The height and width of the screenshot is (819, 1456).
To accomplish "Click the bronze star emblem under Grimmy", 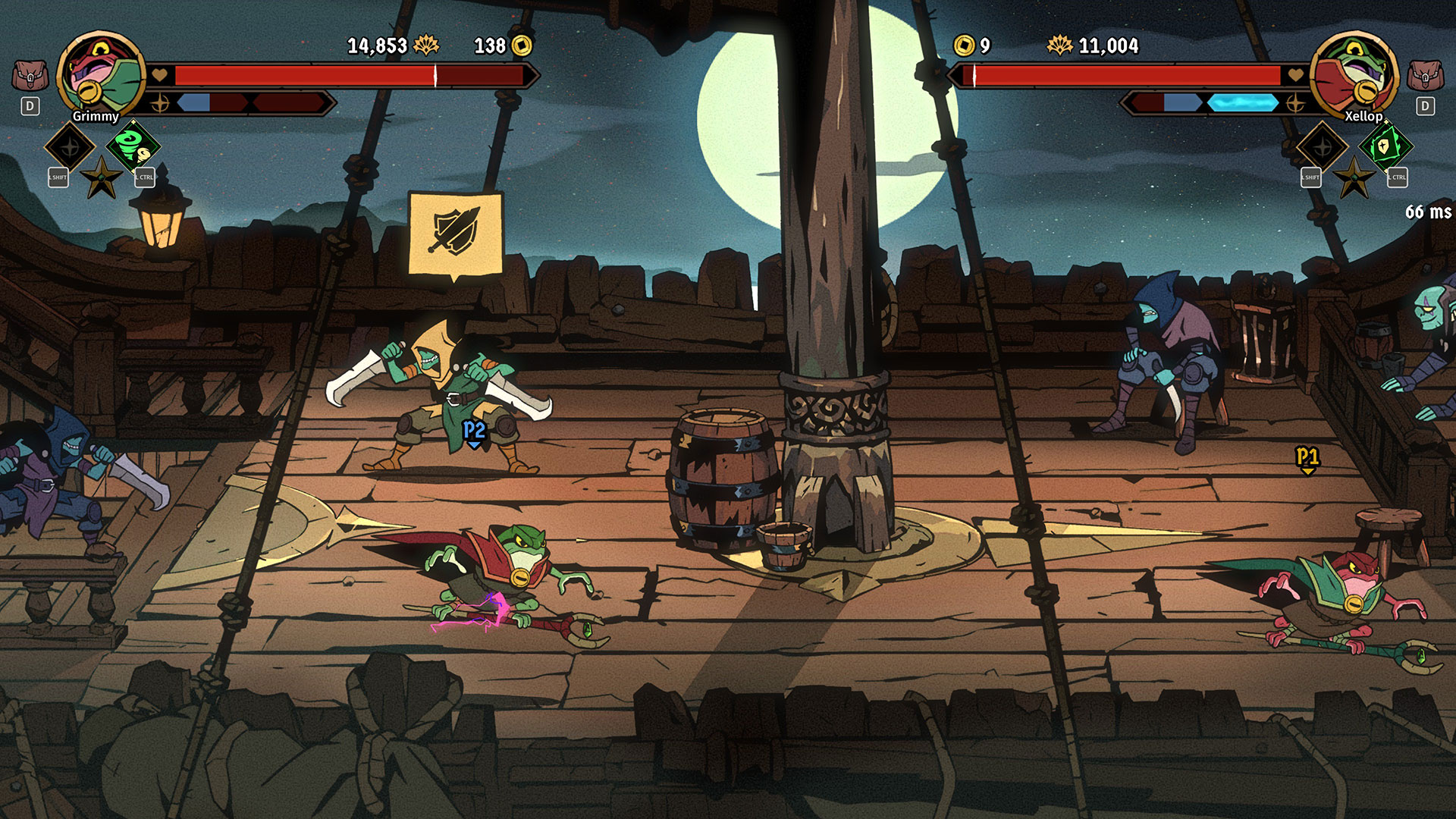I will [102, 178].
